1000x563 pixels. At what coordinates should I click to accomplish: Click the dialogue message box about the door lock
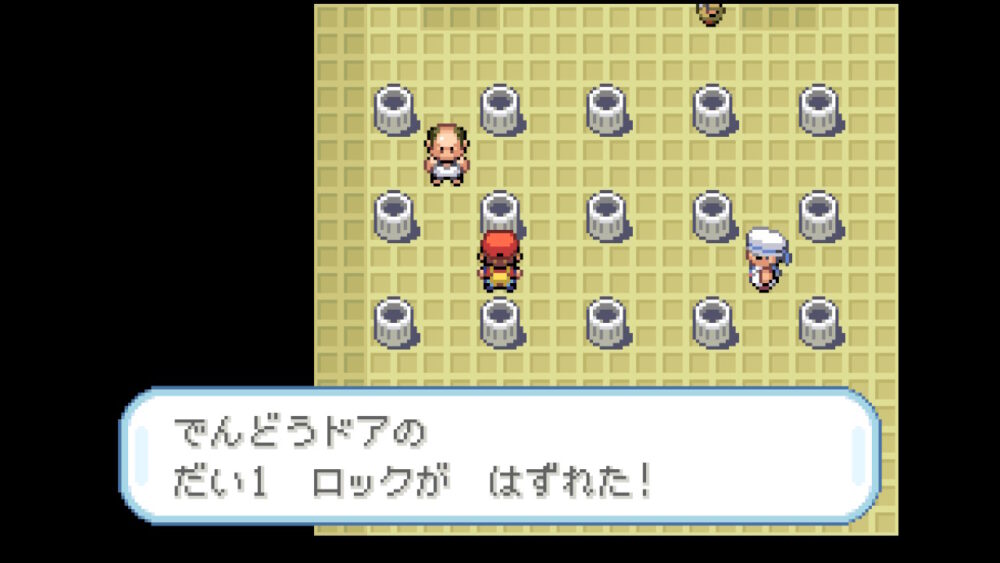[x=500, y=457]
